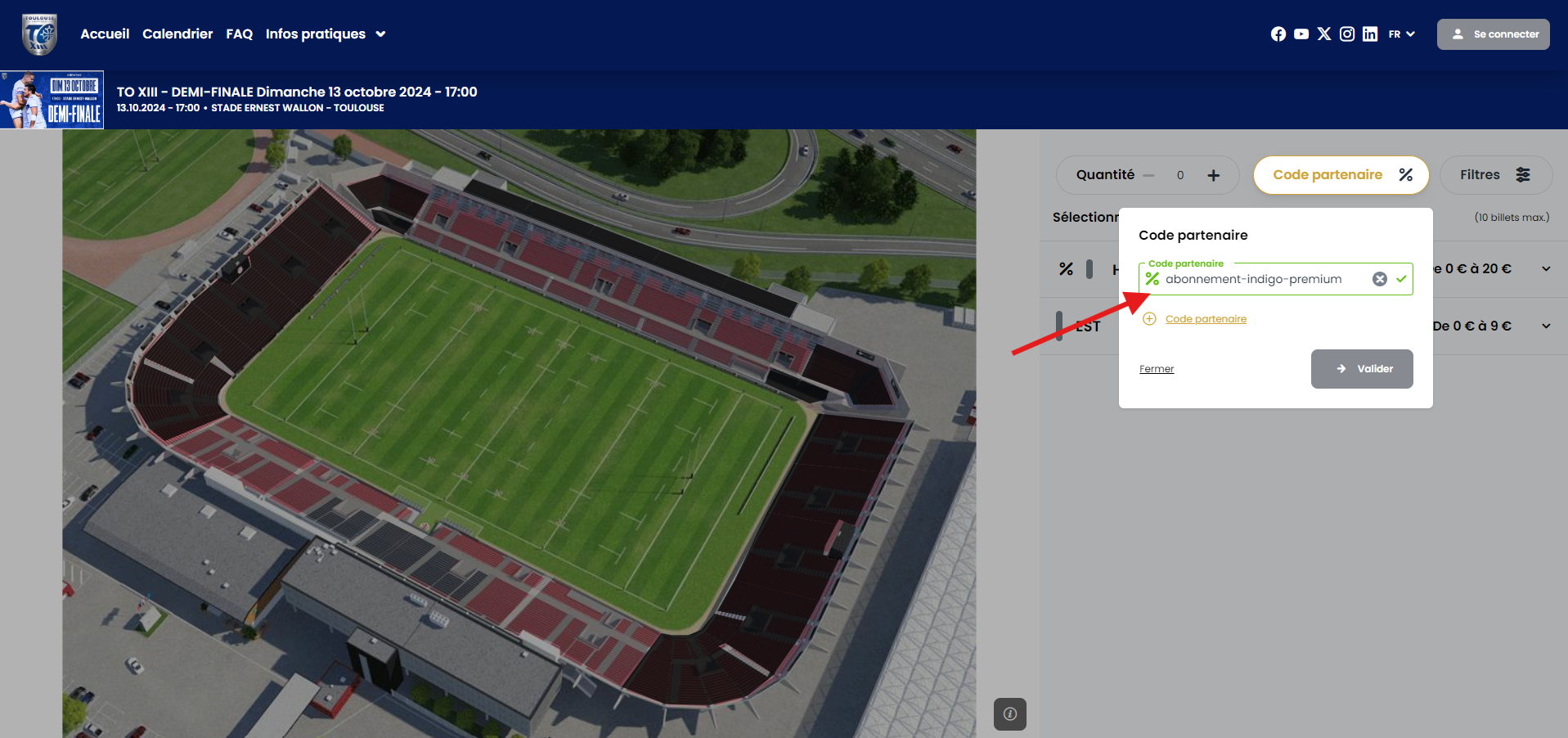
Task: Close the popup with Fermer
Action: pyautogui.click(x=1157, y=369)
